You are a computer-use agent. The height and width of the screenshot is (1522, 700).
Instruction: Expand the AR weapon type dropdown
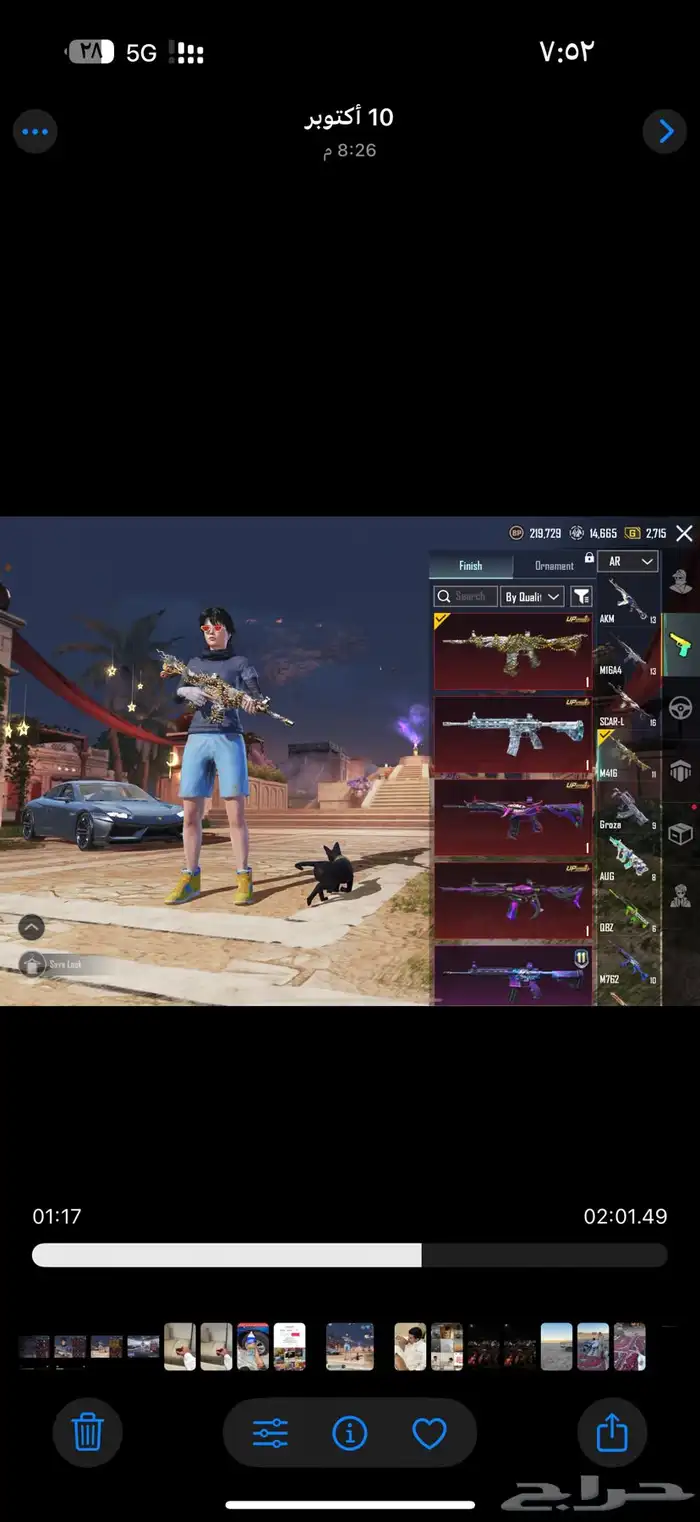[629, 562]
